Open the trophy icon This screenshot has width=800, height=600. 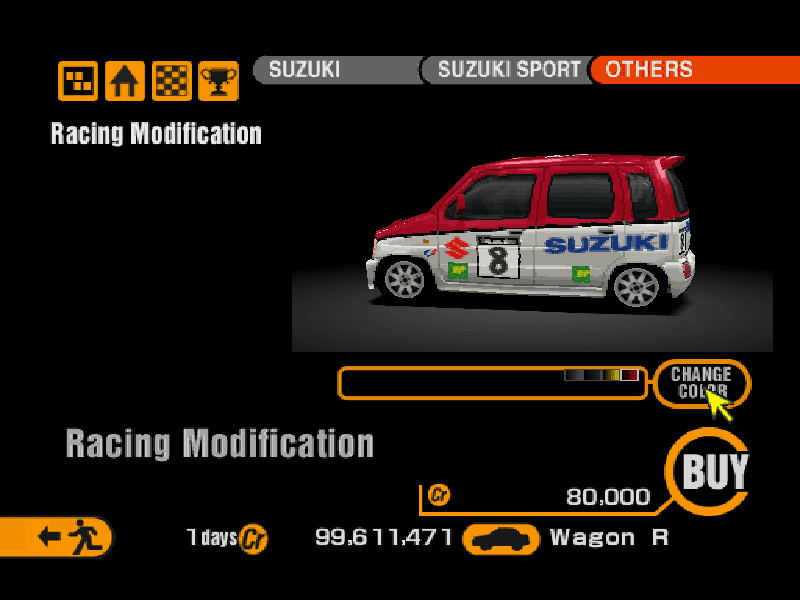click(218, 81)
